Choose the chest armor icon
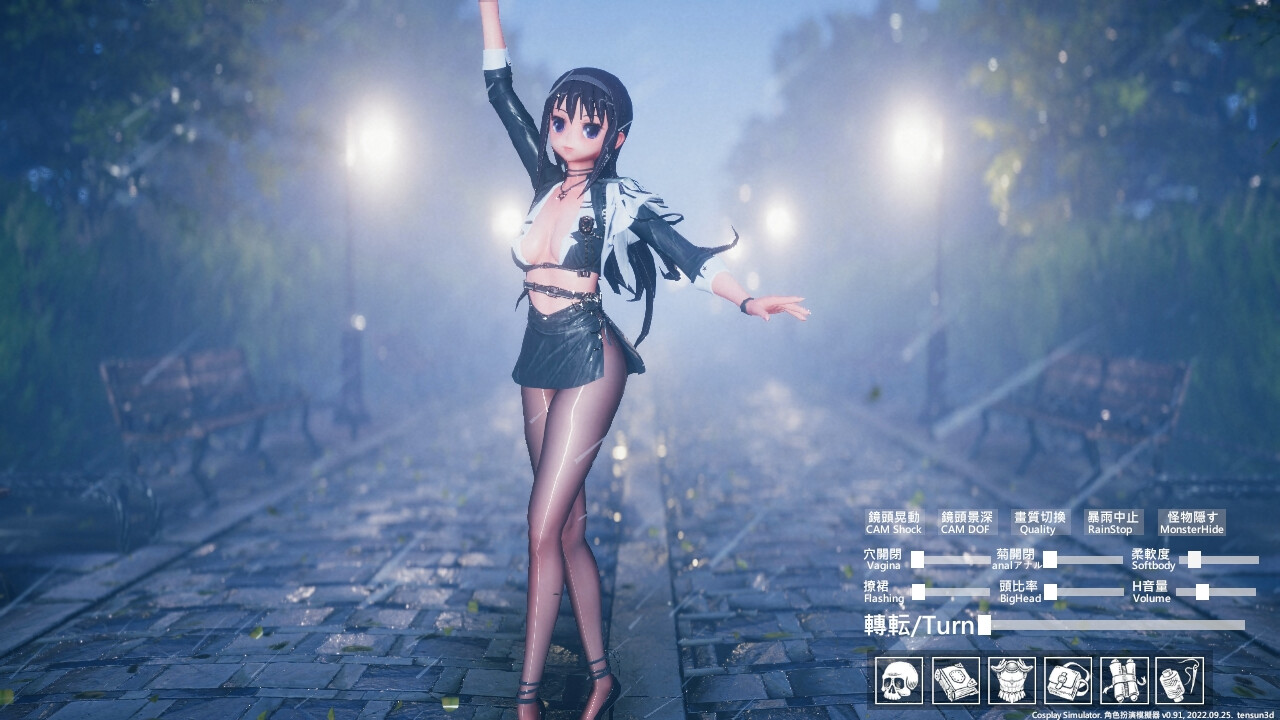The width and height of the screenshot is (1280, 720). tap(1012, 680)
